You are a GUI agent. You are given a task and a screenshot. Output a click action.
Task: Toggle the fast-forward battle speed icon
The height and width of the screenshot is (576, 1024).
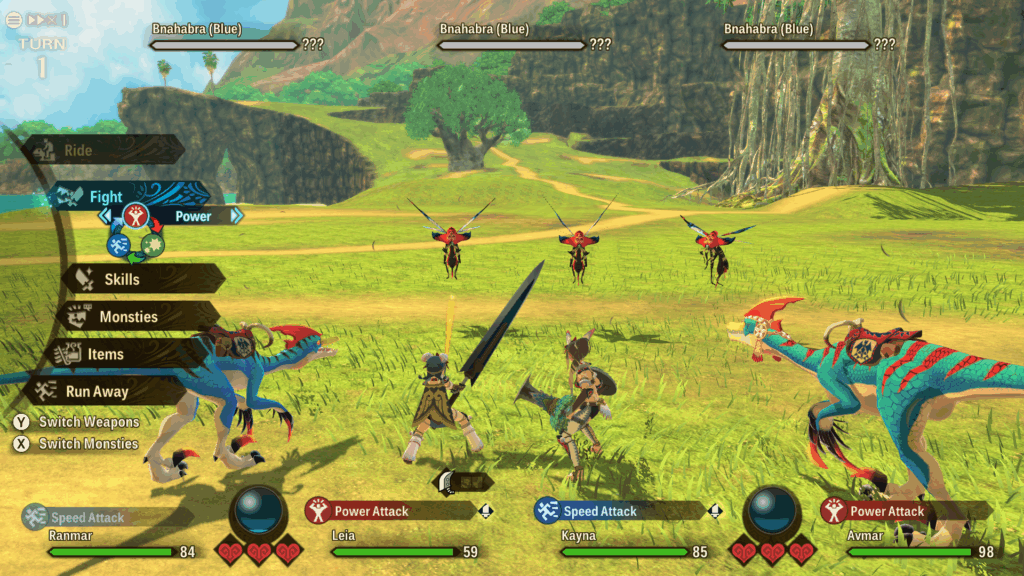46,19
